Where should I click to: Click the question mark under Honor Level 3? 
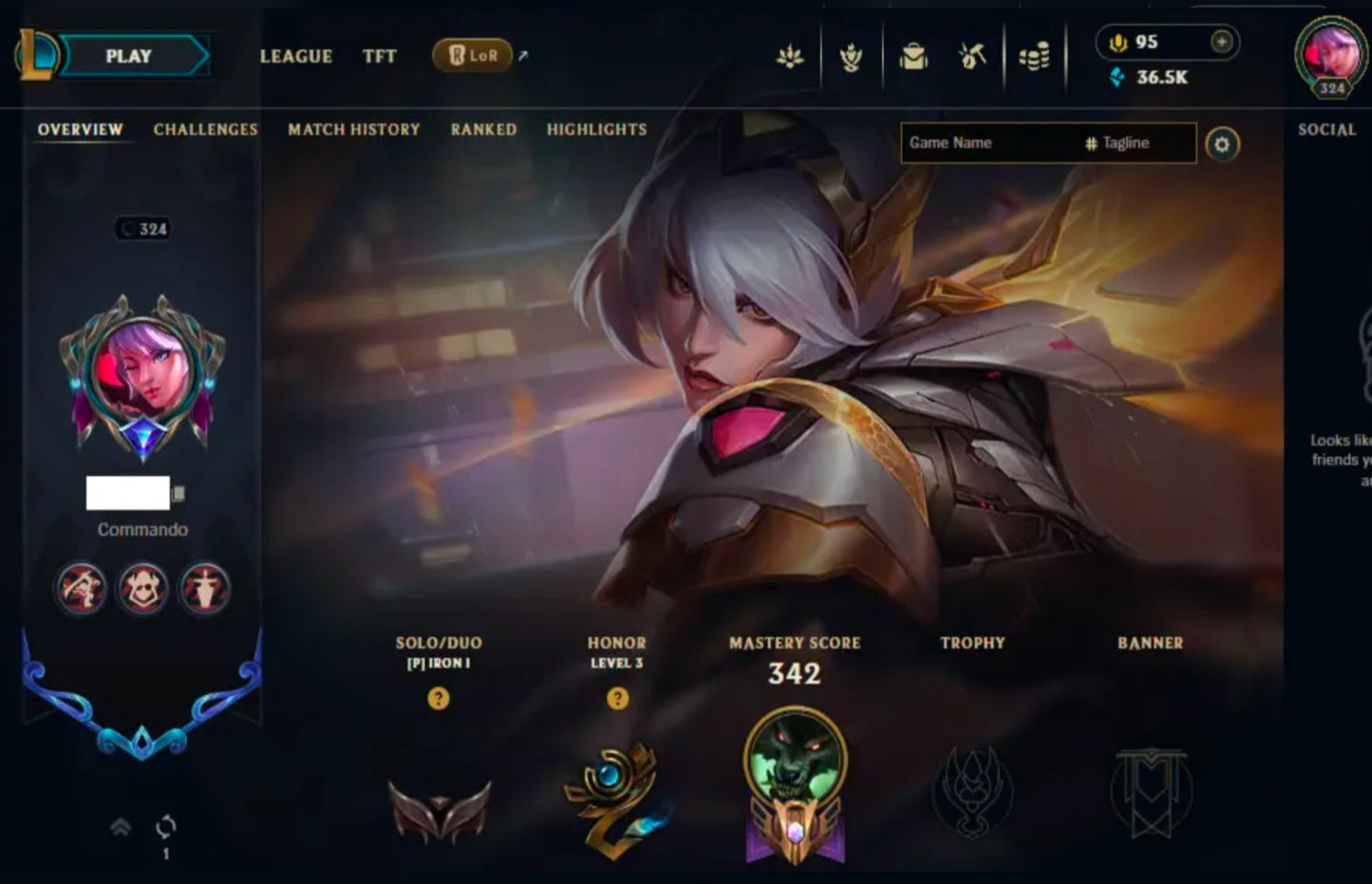[618, 700]
